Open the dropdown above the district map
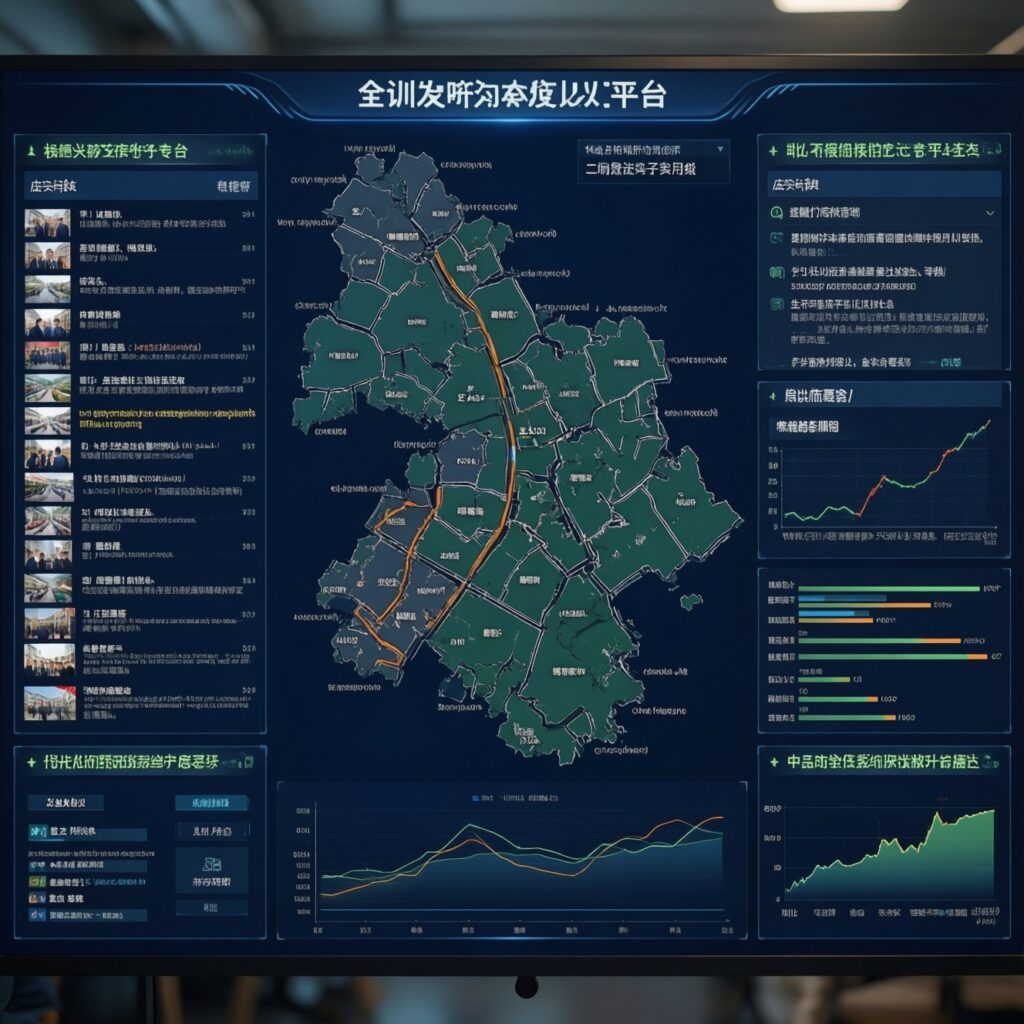Screen dimensions: 1024x1024 click(653, 149)
